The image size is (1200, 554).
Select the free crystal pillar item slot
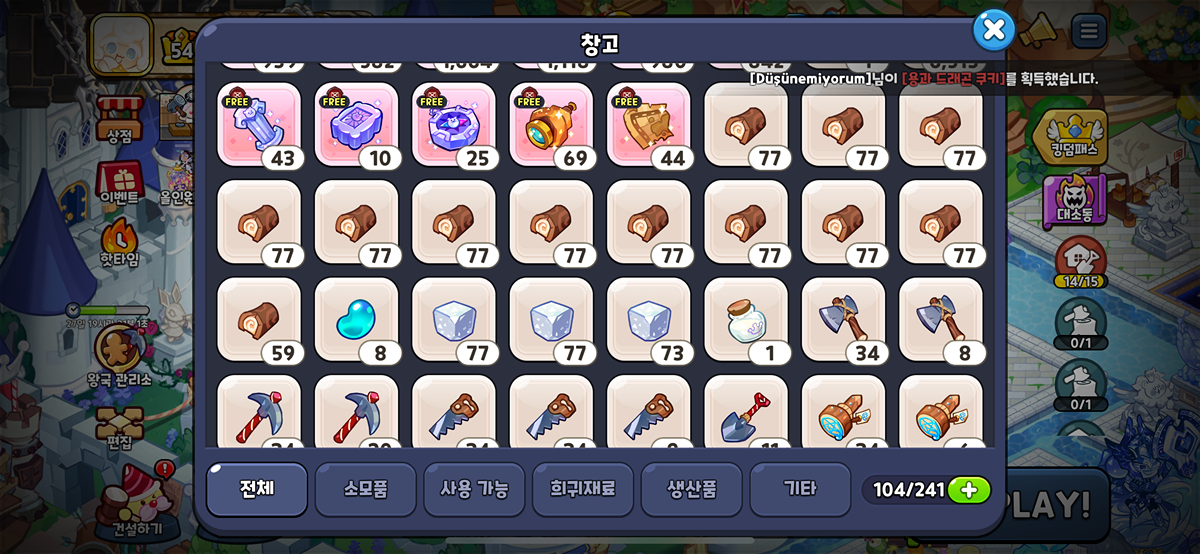(x=258, y=124)
